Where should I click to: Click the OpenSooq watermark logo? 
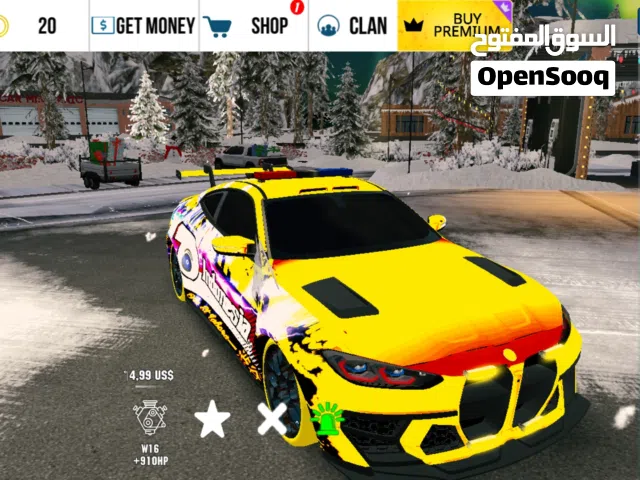[542, 77]
